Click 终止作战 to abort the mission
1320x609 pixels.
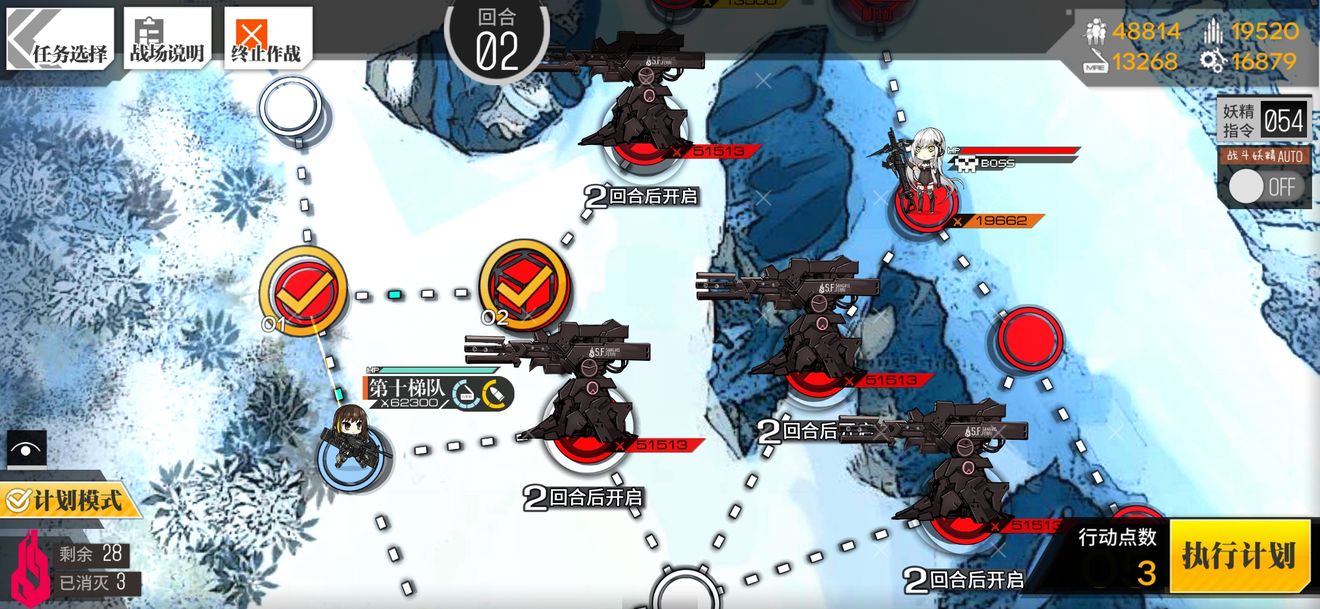point(264,38)
